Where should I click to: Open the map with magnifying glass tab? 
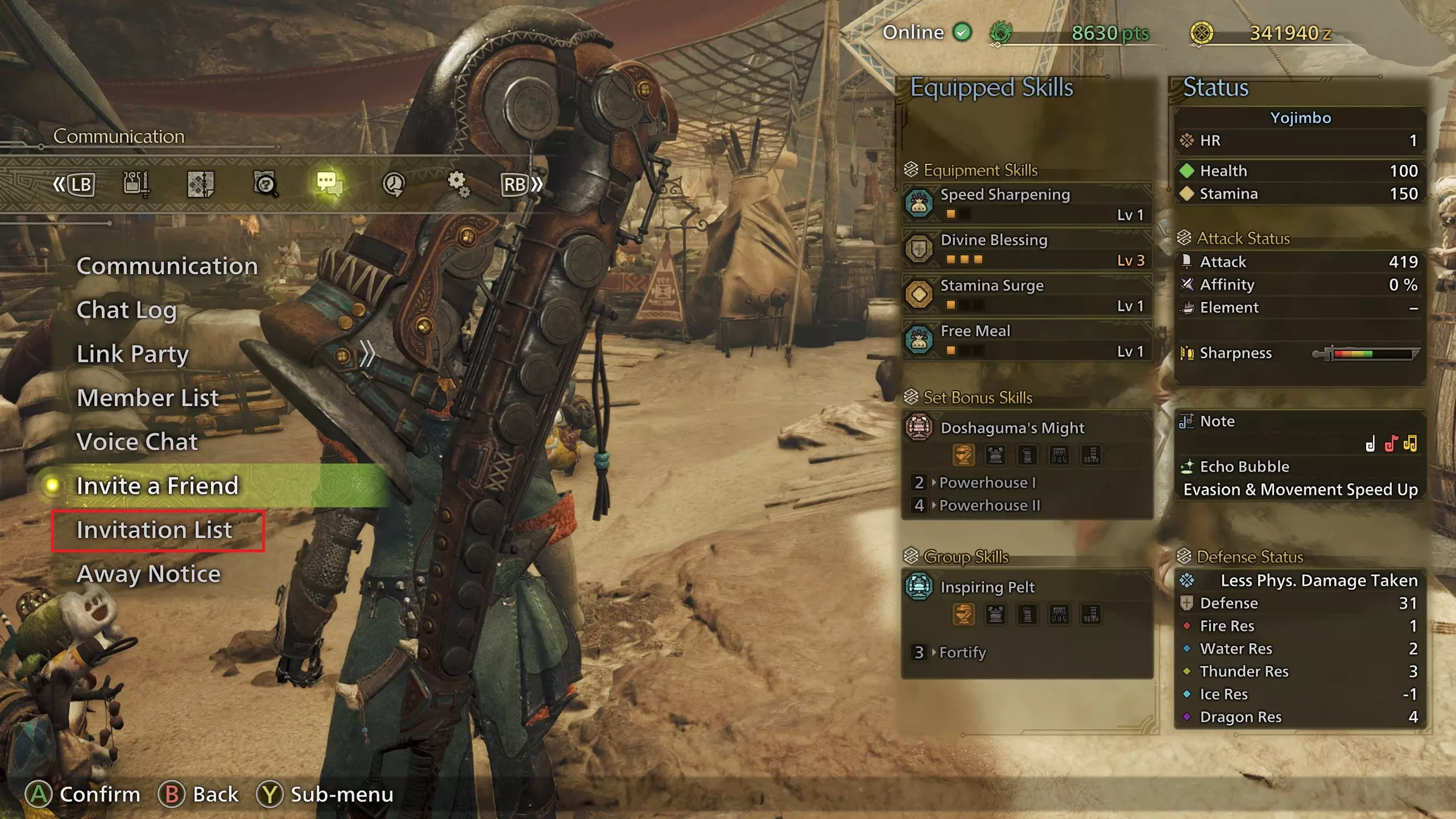pos(265,184)
